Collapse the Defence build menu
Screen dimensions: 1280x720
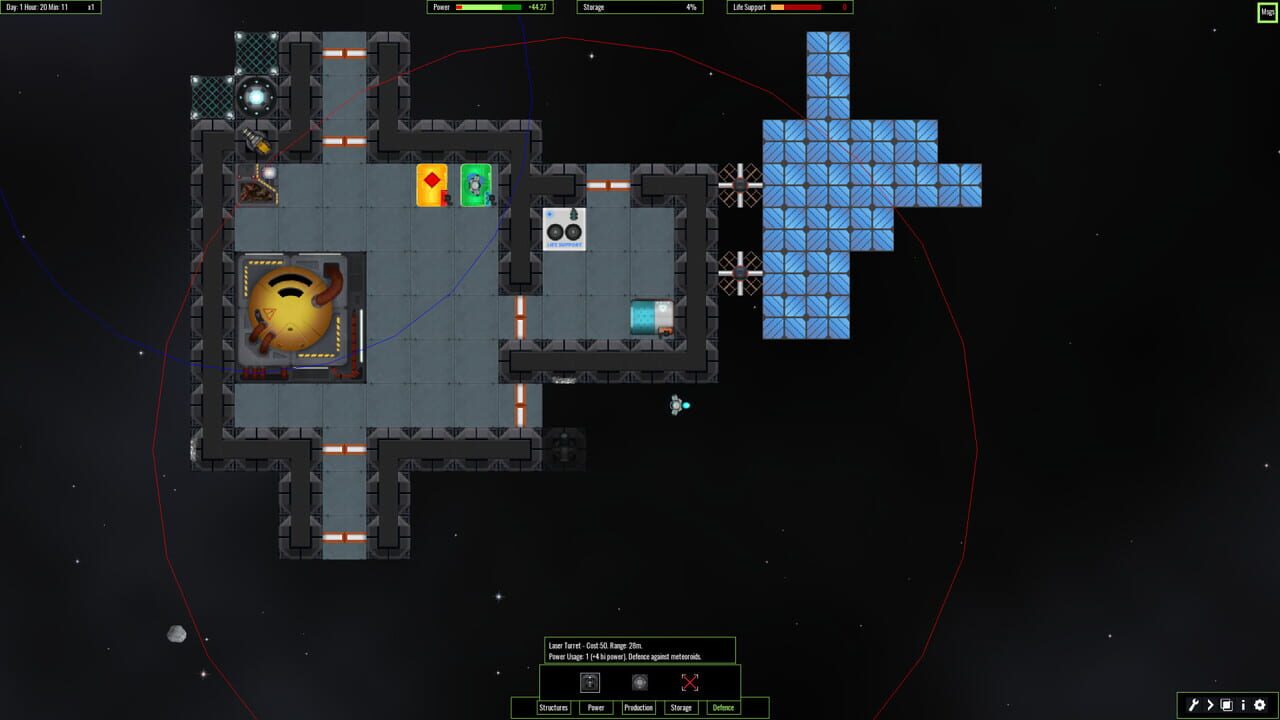pos(724,707)
